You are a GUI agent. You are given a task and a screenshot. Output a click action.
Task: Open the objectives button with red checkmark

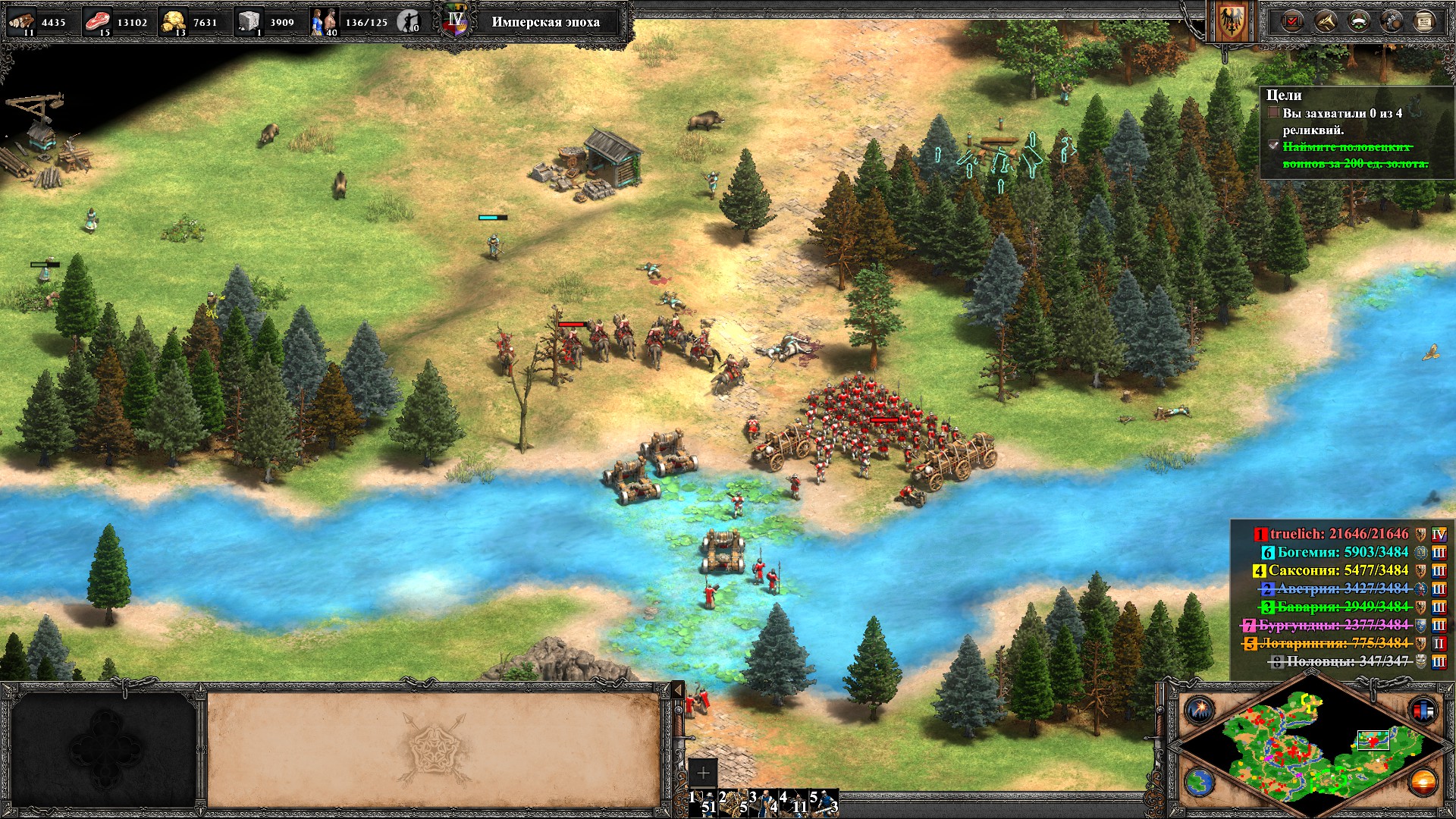1292,21
